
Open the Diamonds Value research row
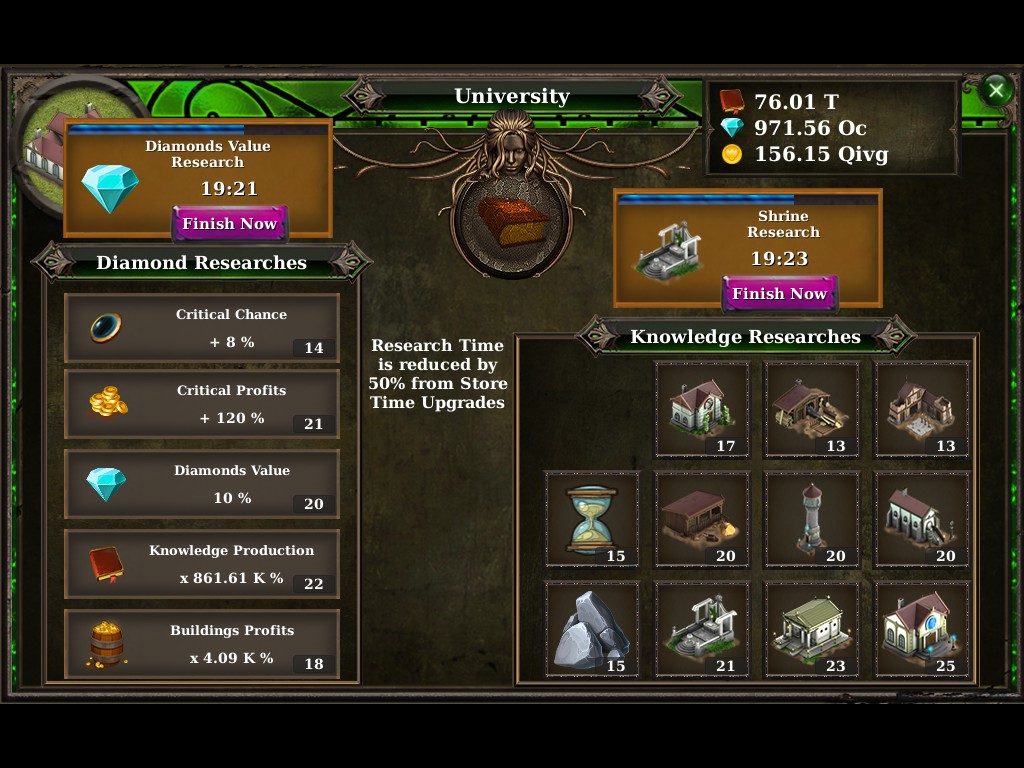point(202,484)
